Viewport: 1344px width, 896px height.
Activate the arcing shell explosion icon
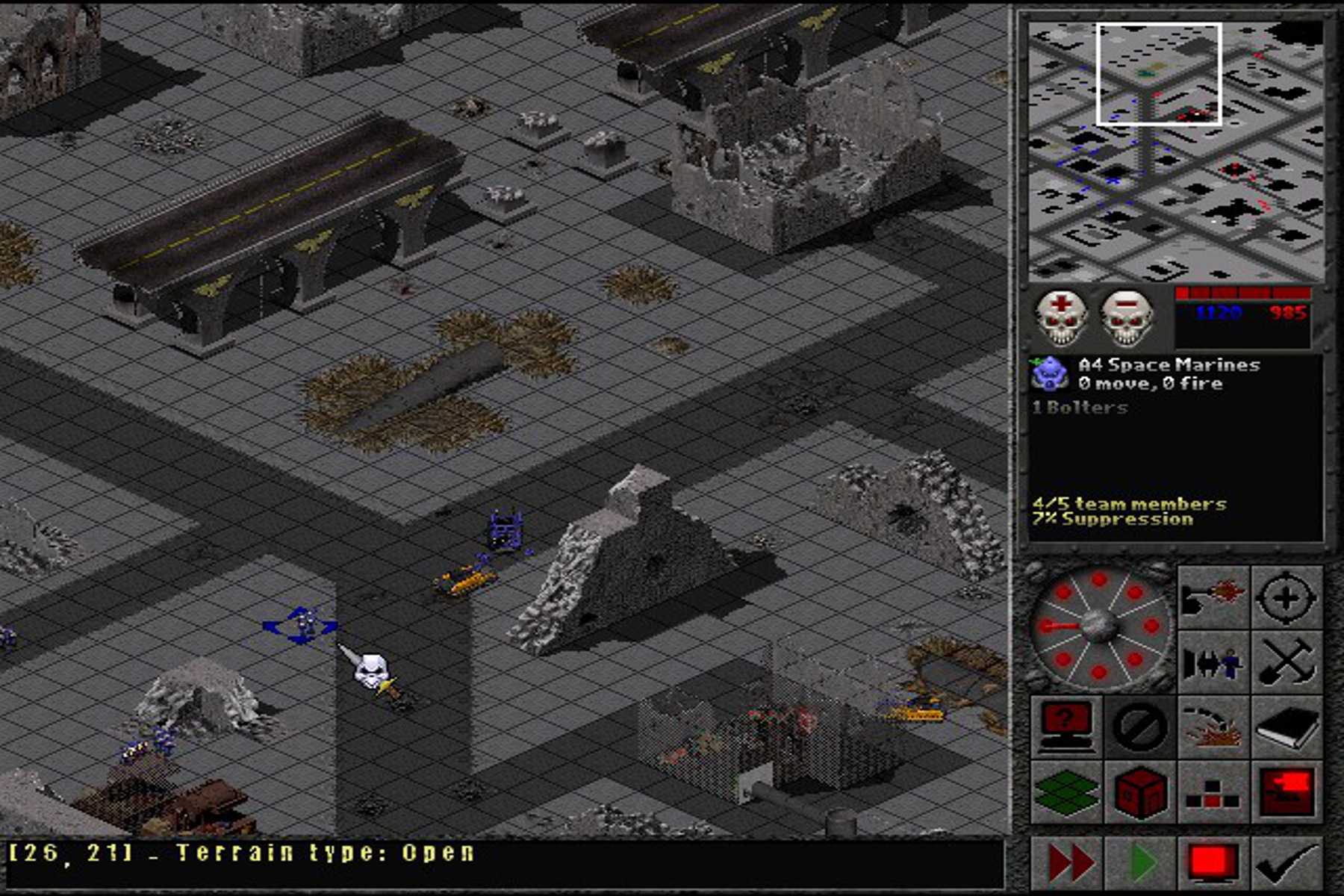coord(1213,726)
